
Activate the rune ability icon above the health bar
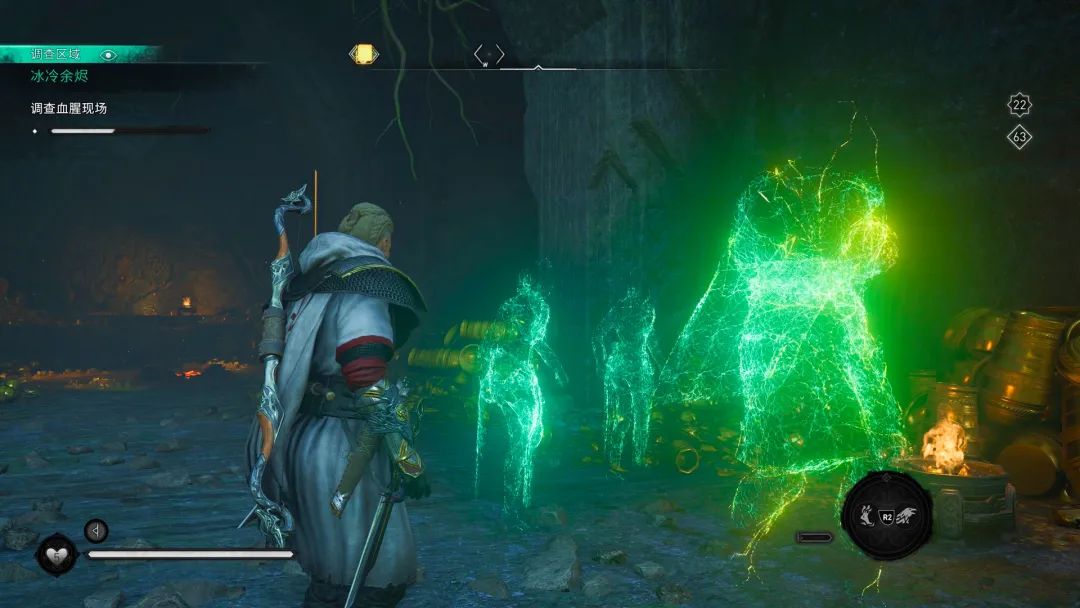click(x=96, y=530)
